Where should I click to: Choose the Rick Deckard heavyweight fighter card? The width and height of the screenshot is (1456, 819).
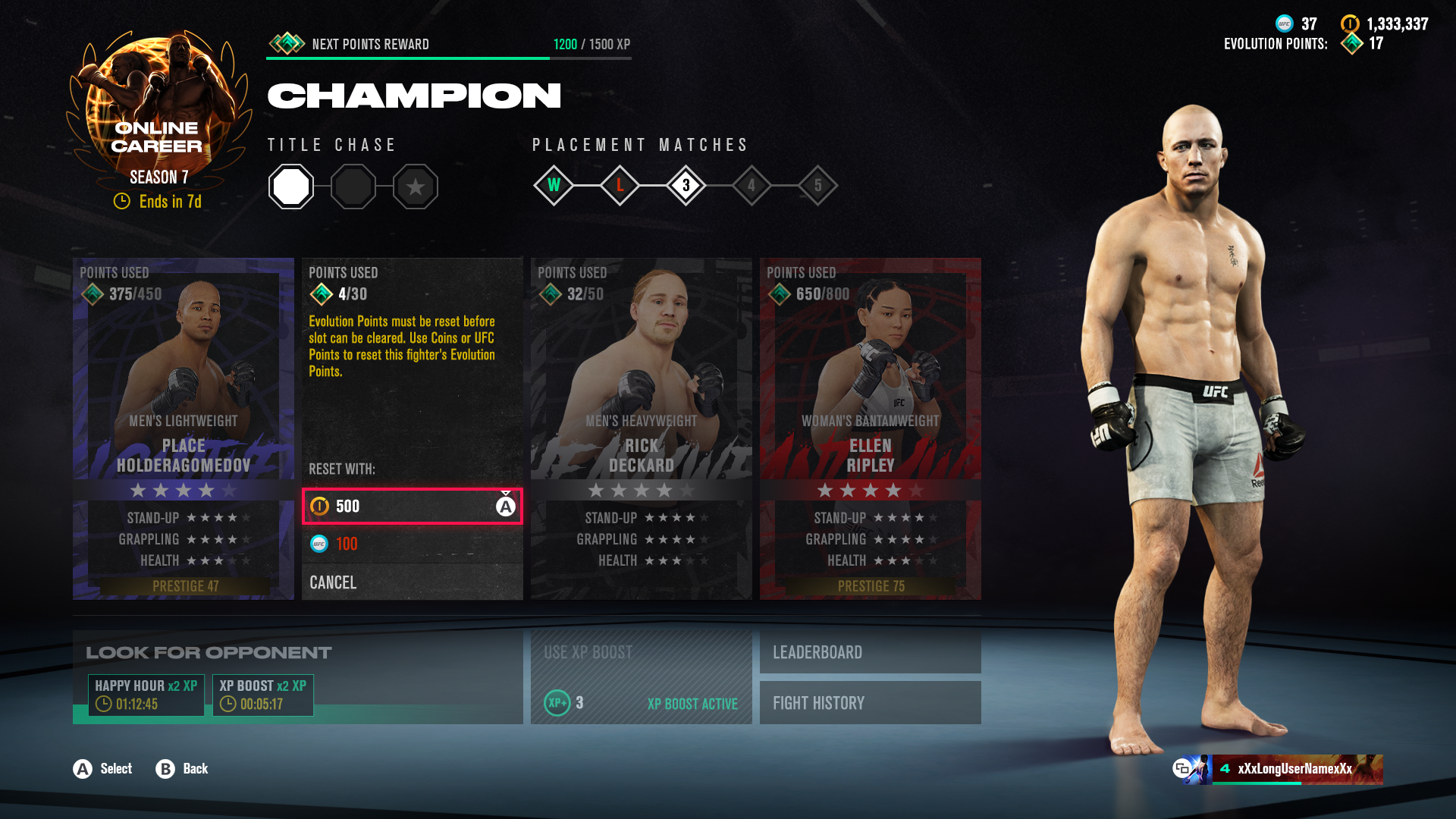[641, 428]
